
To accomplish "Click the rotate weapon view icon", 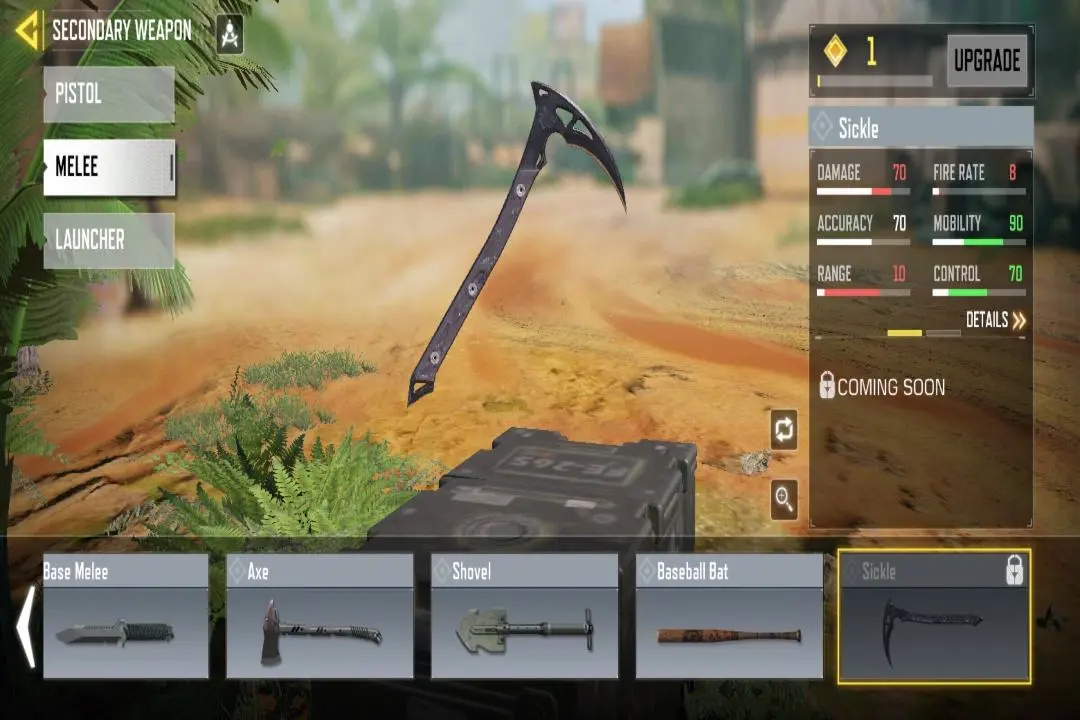I will (x=784, y=430).
